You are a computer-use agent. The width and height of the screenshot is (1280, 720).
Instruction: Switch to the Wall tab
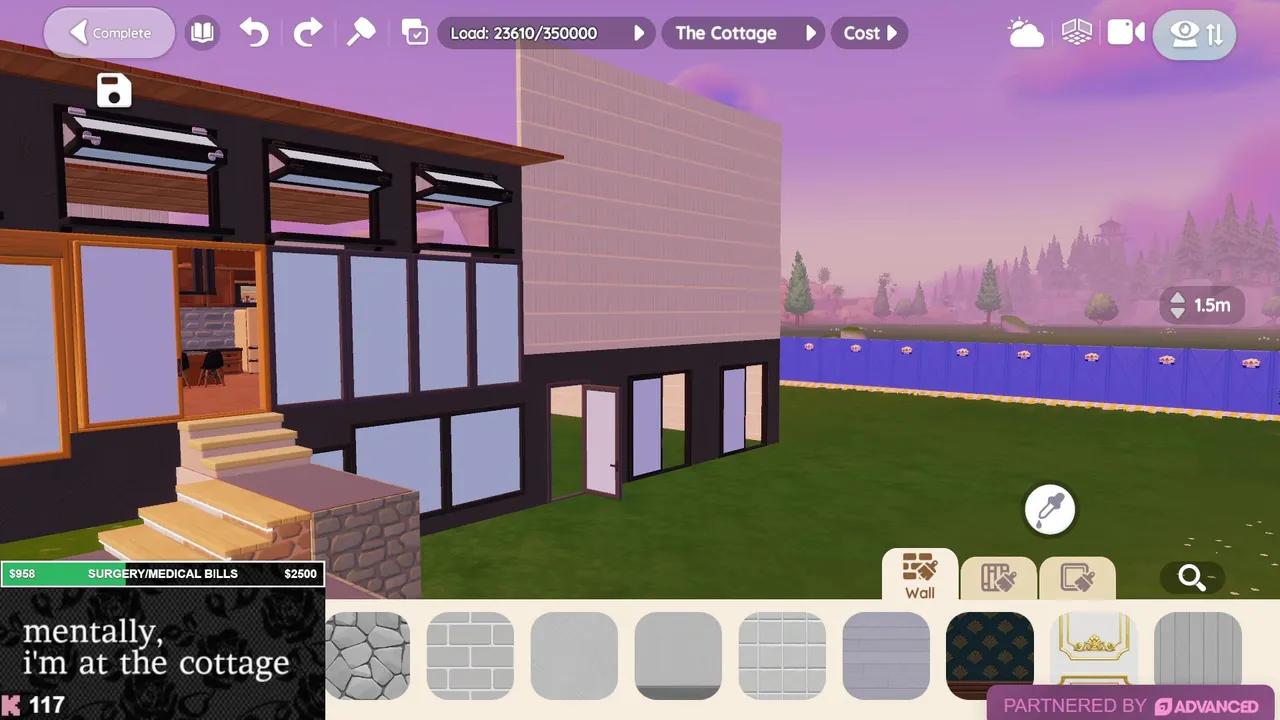[x=919, y=577]
